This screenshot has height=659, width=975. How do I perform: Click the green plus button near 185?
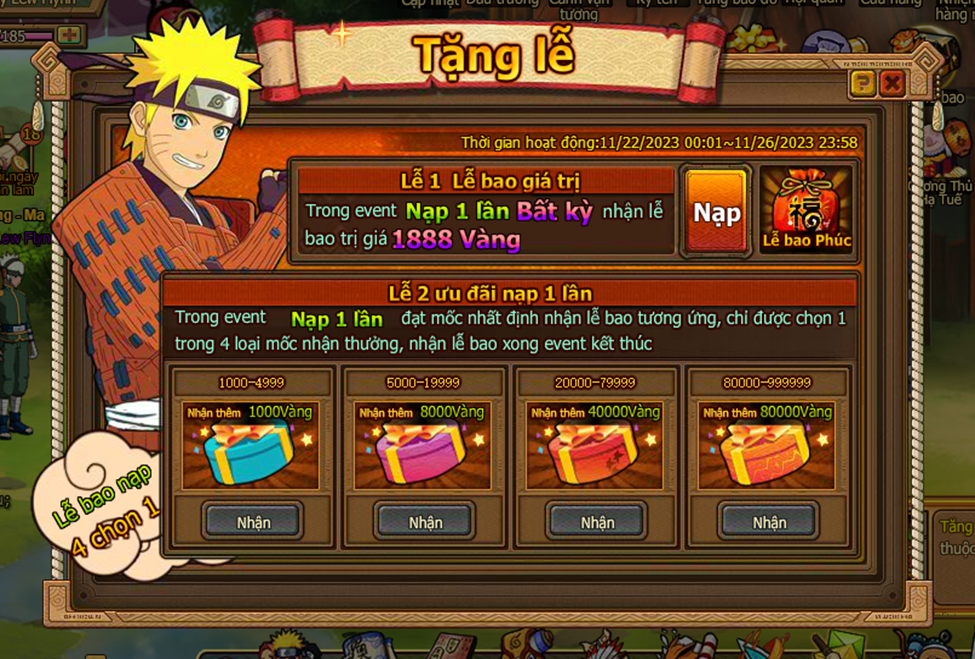point(68,35)
